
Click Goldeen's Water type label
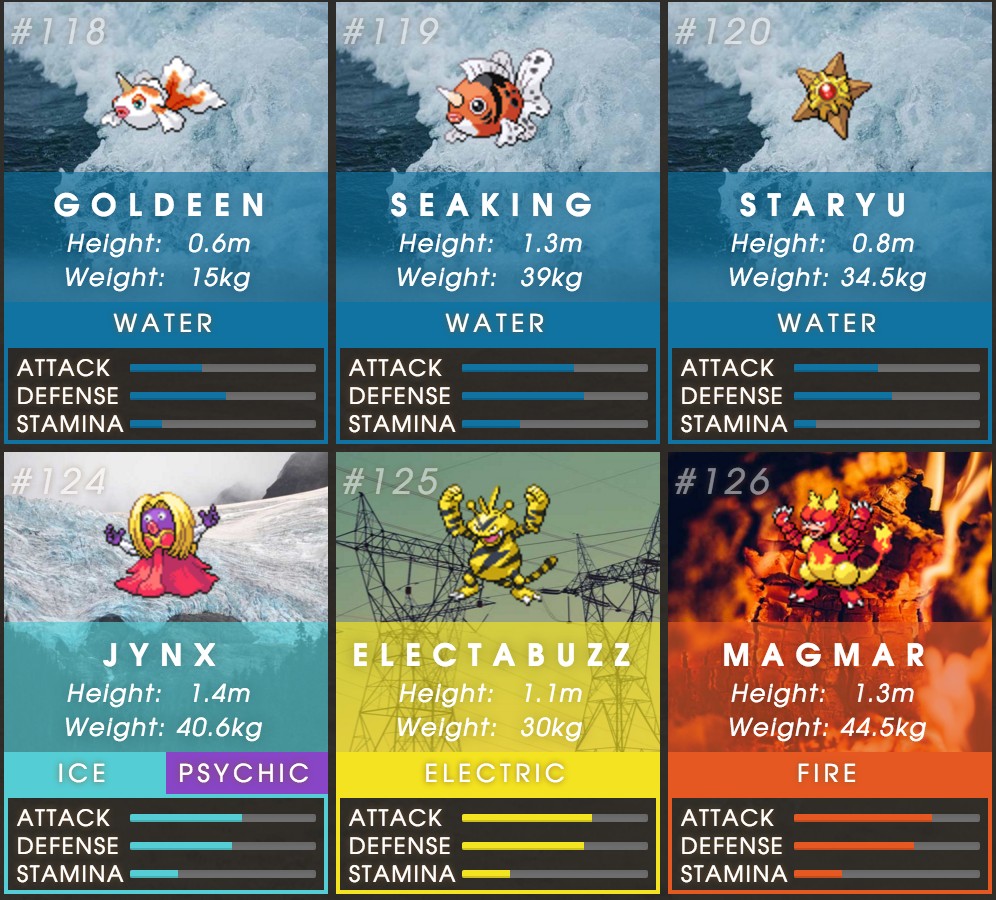coord(165,323)
